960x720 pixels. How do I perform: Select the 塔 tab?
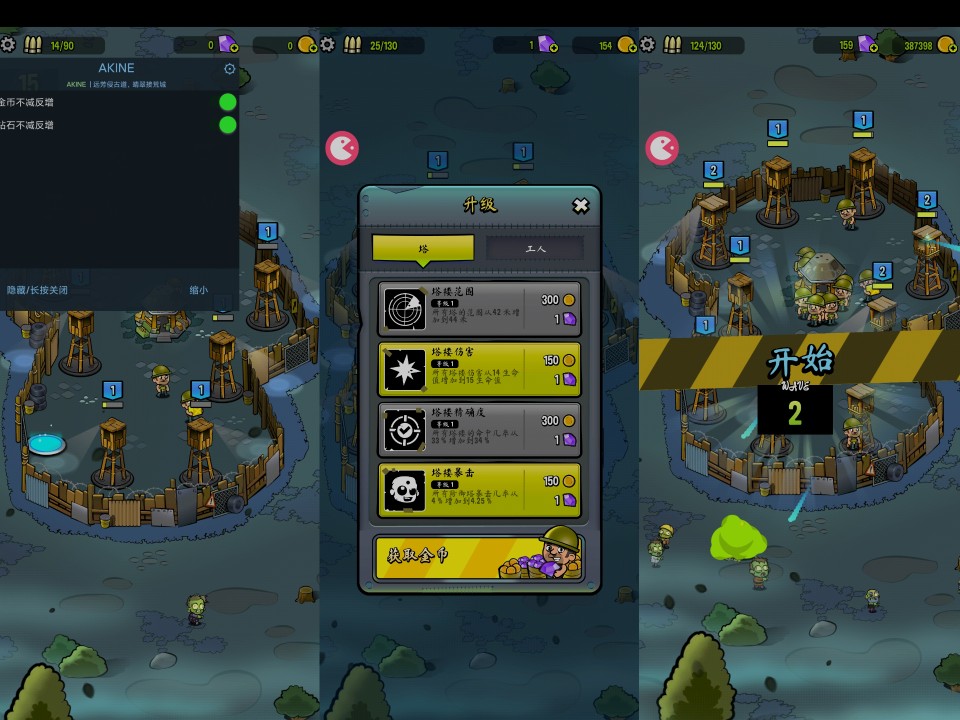423,248
